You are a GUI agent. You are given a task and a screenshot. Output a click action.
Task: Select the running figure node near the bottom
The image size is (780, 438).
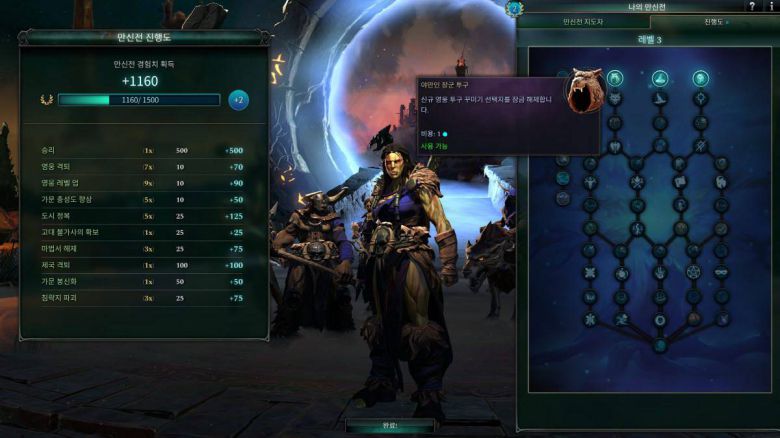click(x=622, y=318)
